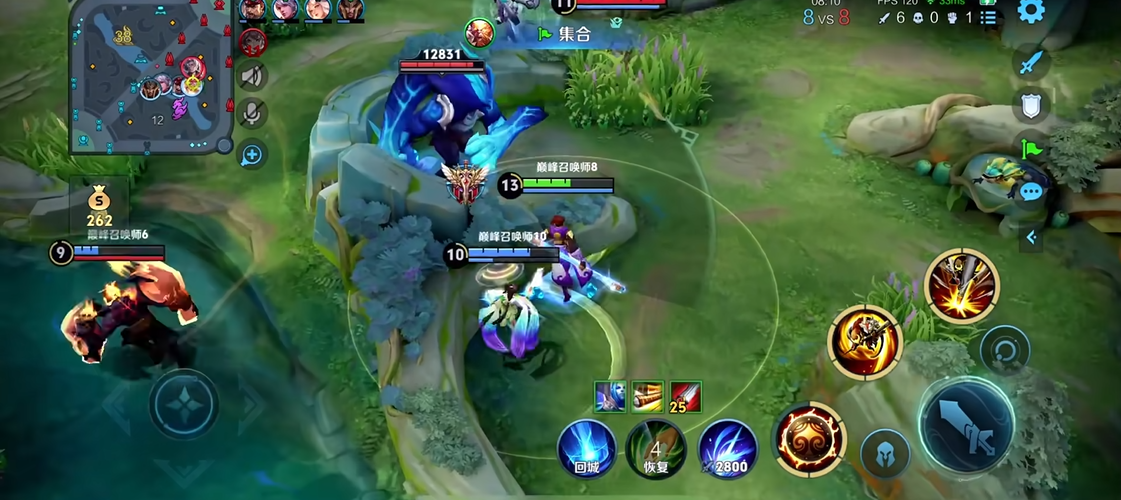
Task: Use the 回城 recall ability
Action: (586, 448)
